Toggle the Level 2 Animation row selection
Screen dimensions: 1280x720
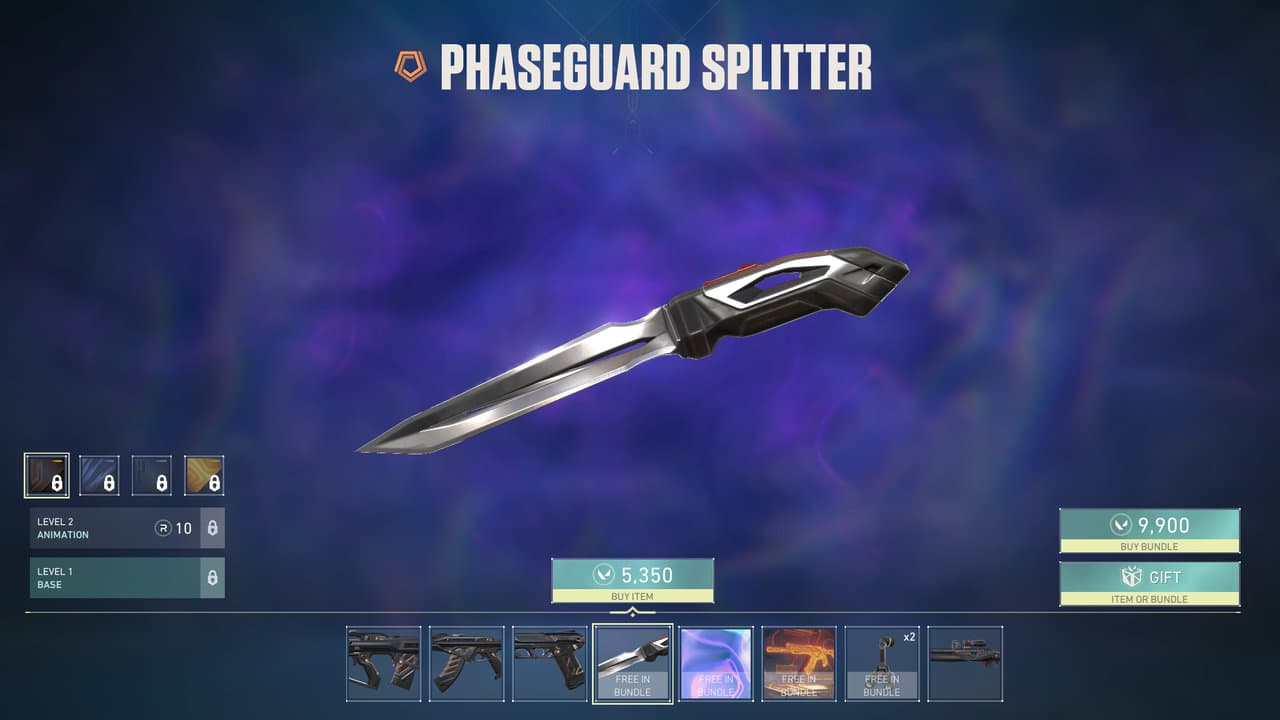tap(110, 528)
